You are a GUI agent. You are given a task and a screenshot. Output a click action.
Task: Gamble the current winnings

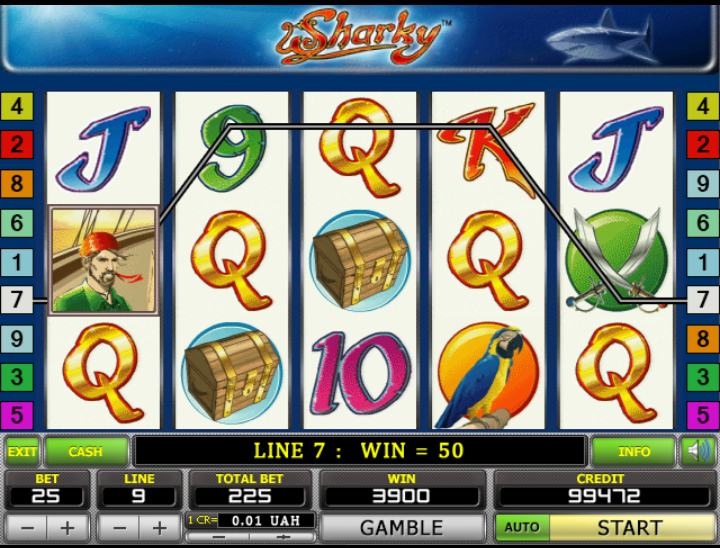point(401,527)
